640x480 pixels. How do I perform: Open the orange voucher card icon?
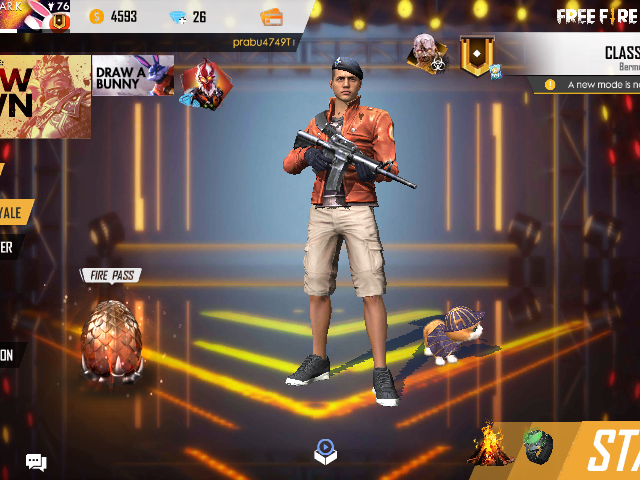(271, 17)
